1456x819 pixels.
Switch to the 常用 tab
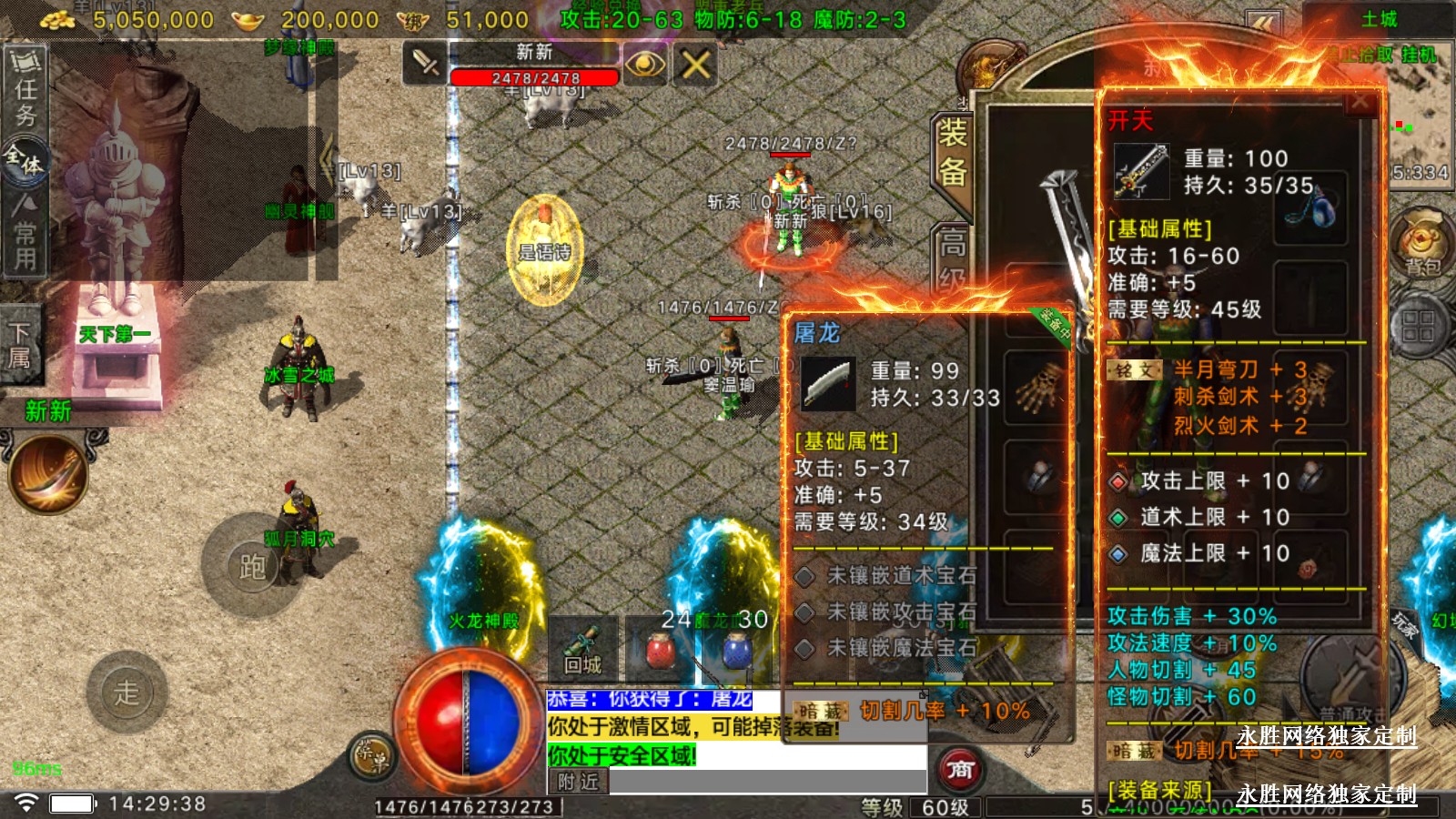(25, 234)
